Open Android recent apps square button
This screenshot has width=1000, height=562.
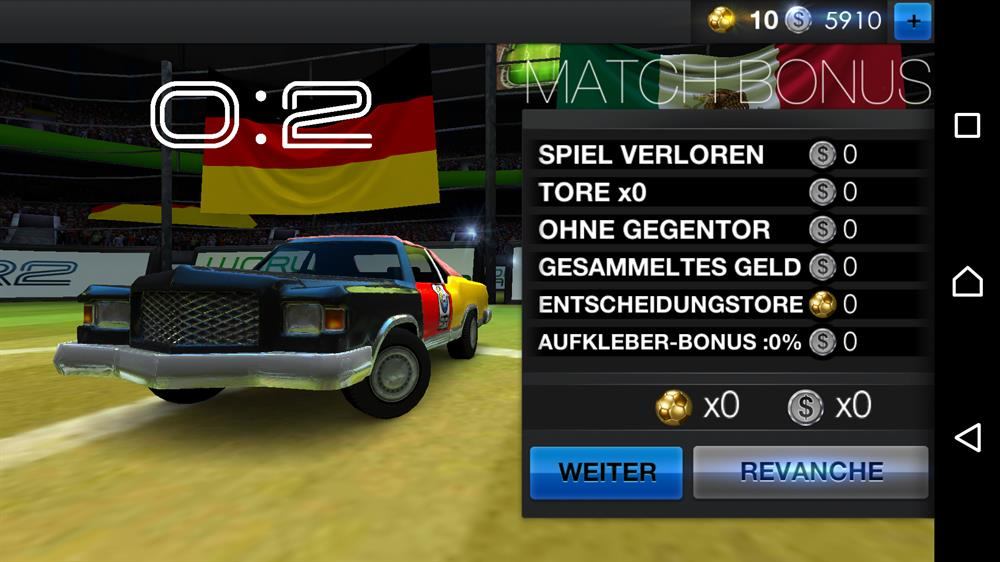pyautogui.click(x=967, y=125)
